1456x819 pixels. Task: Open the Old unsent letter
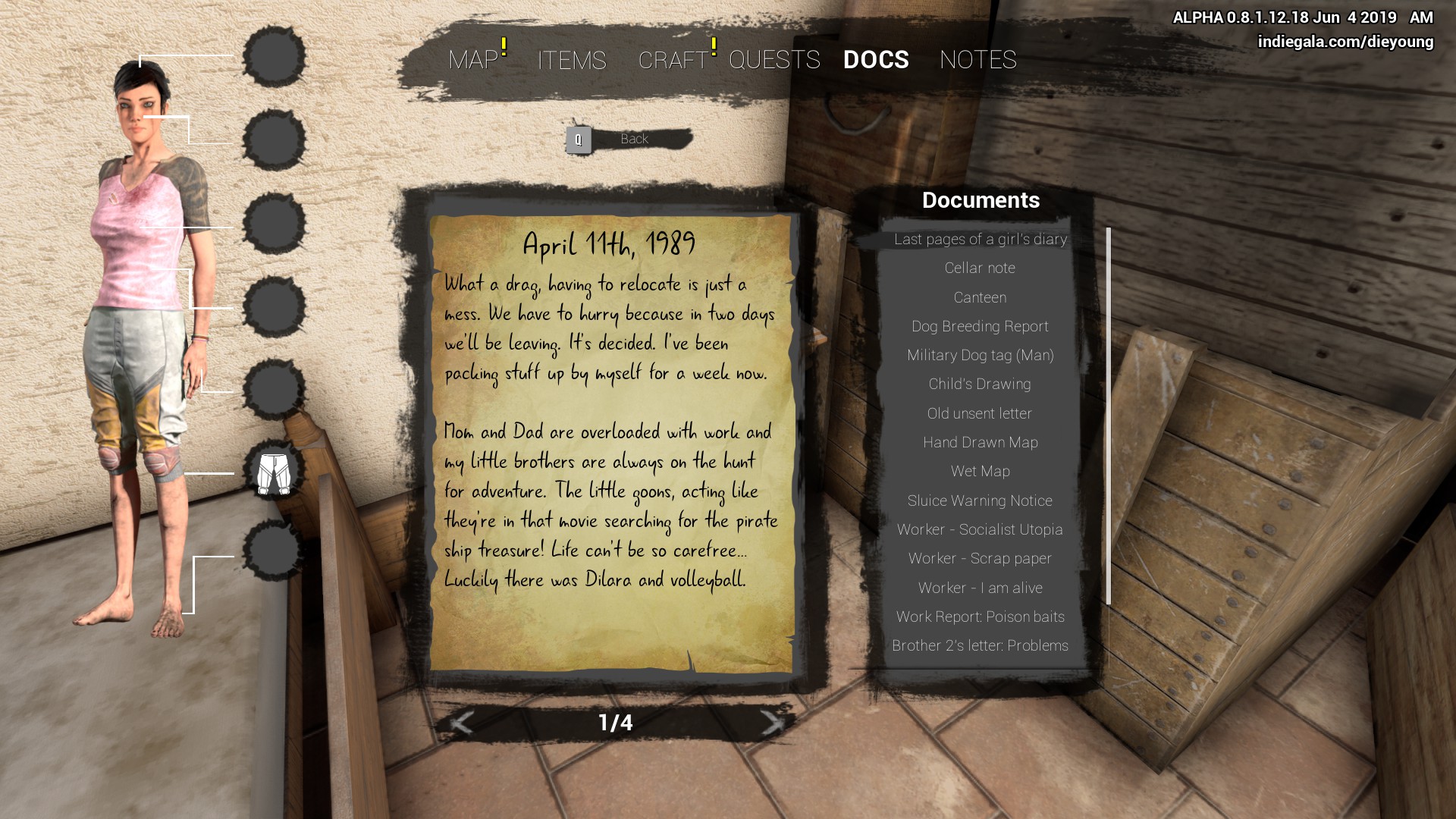(x=980, y=413)
